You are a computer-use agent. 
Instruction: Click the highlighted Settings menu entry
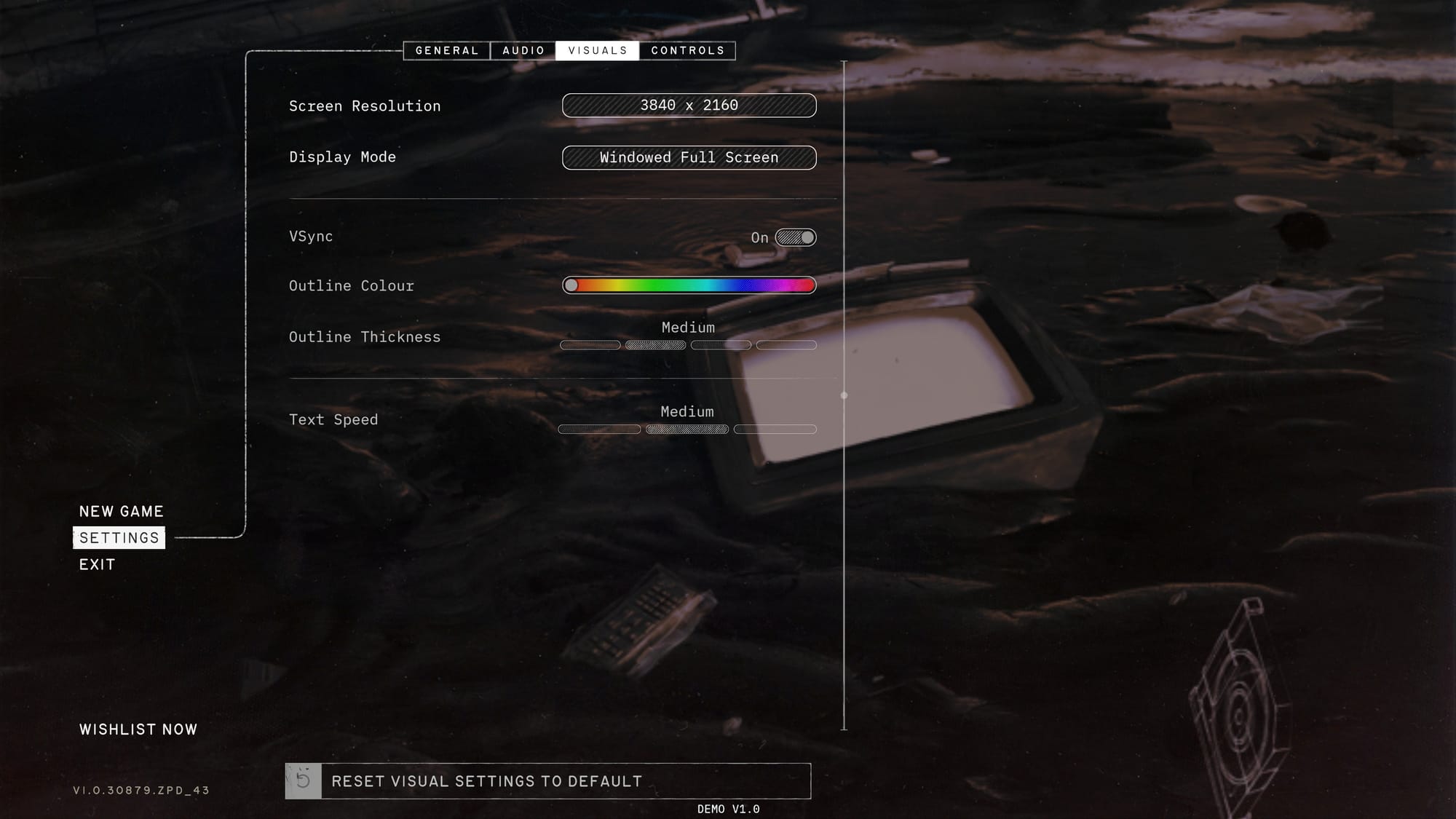[x=119, y=538]
